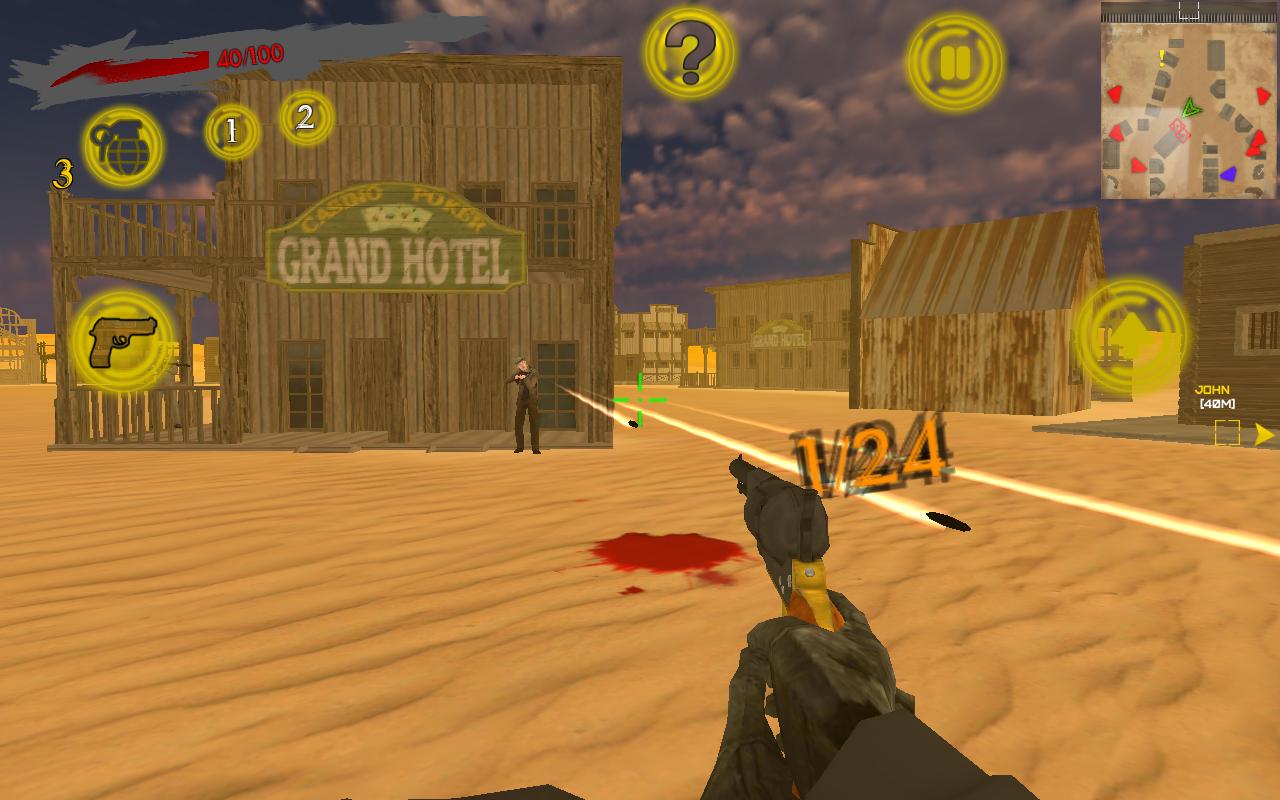
Task: Throw a grenade using the grenade button
Action: coord(123,147)
